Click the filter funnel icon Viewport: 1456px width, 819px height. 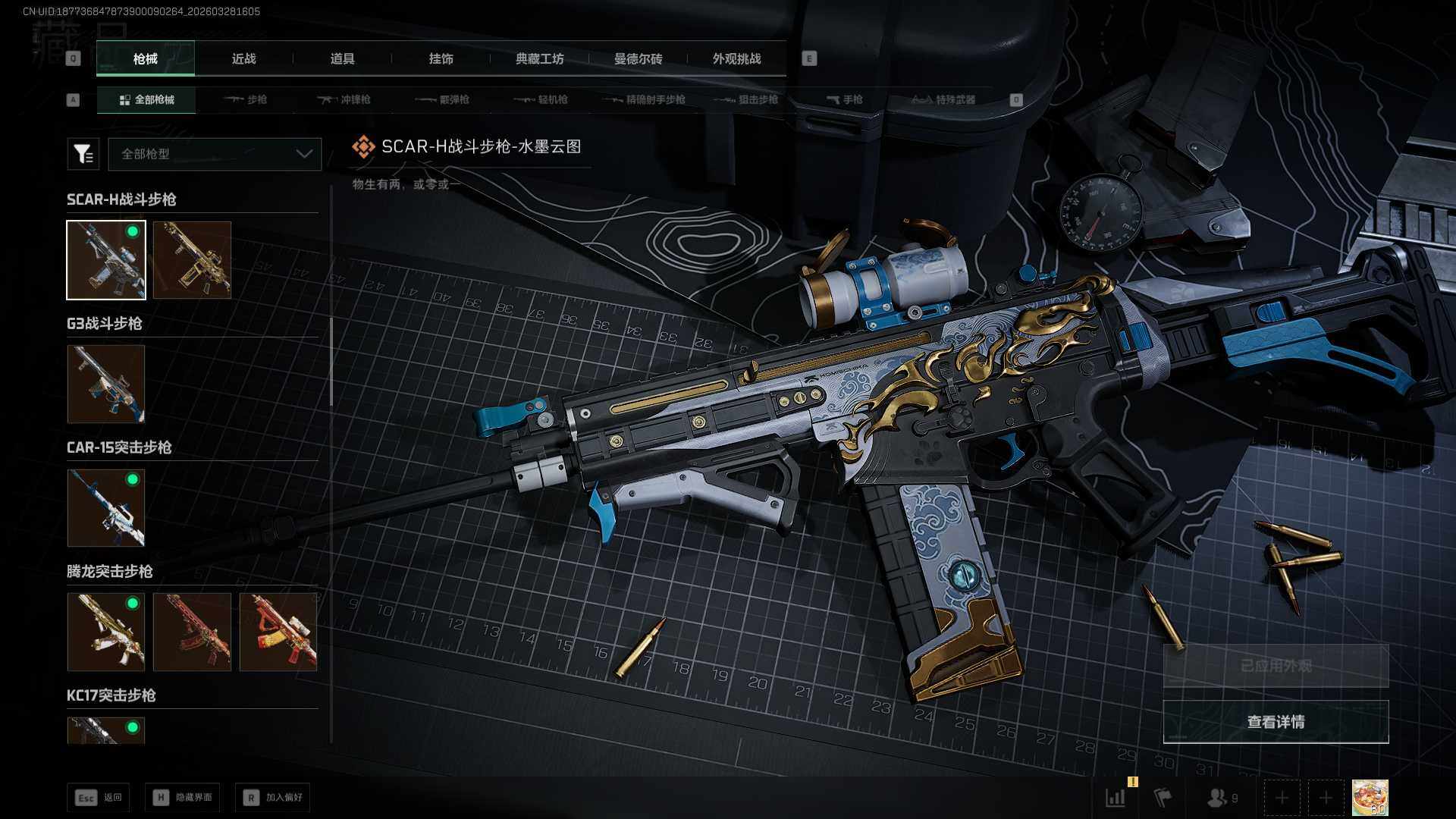83,154
